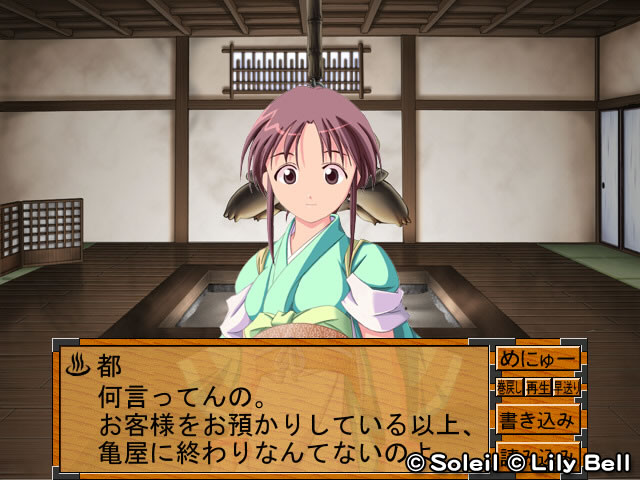Choose the 読み込み load button

tap(537, 449)
